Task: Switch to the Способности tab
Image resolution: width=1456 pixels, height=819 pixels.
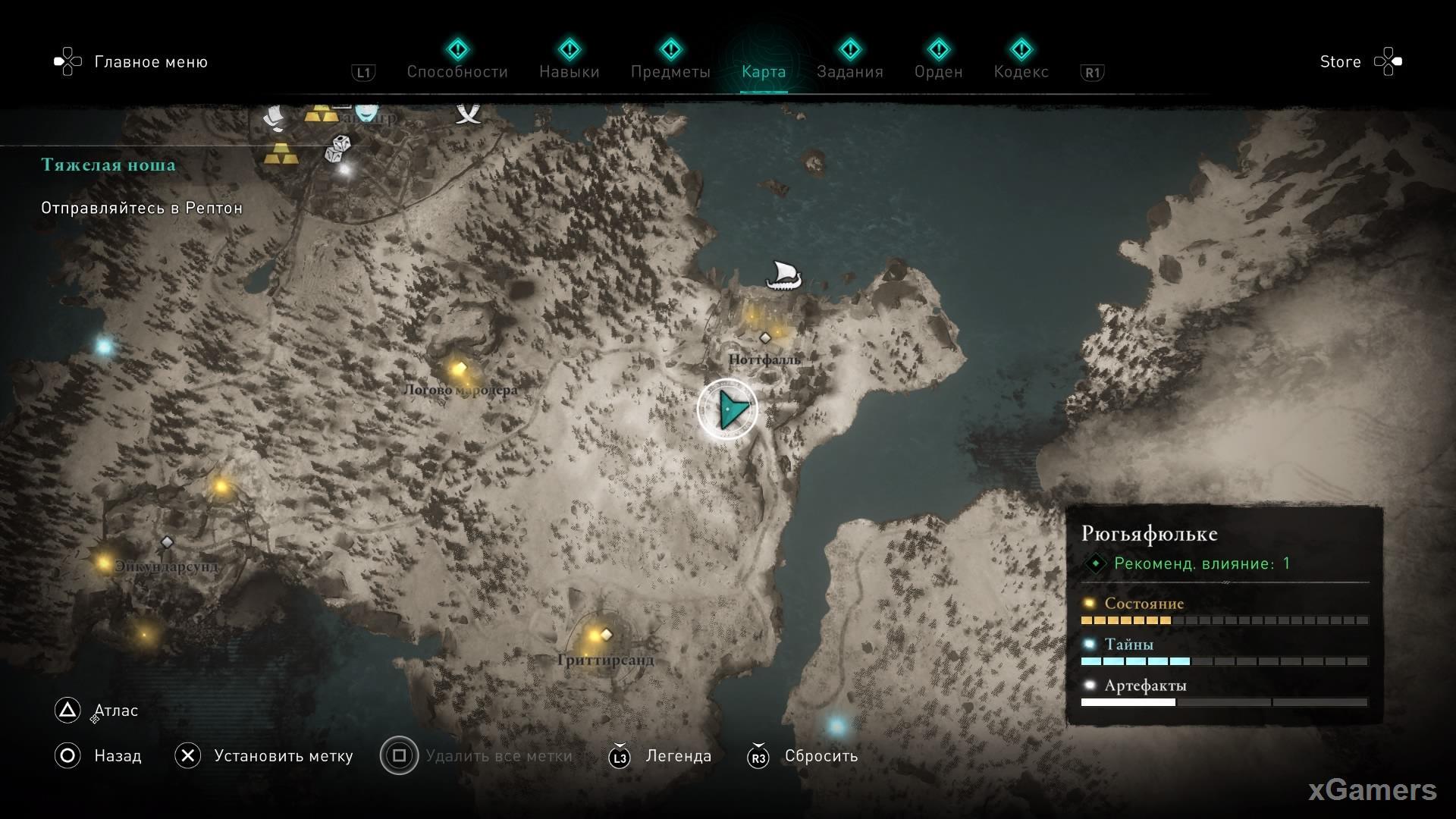Action: 457,71
